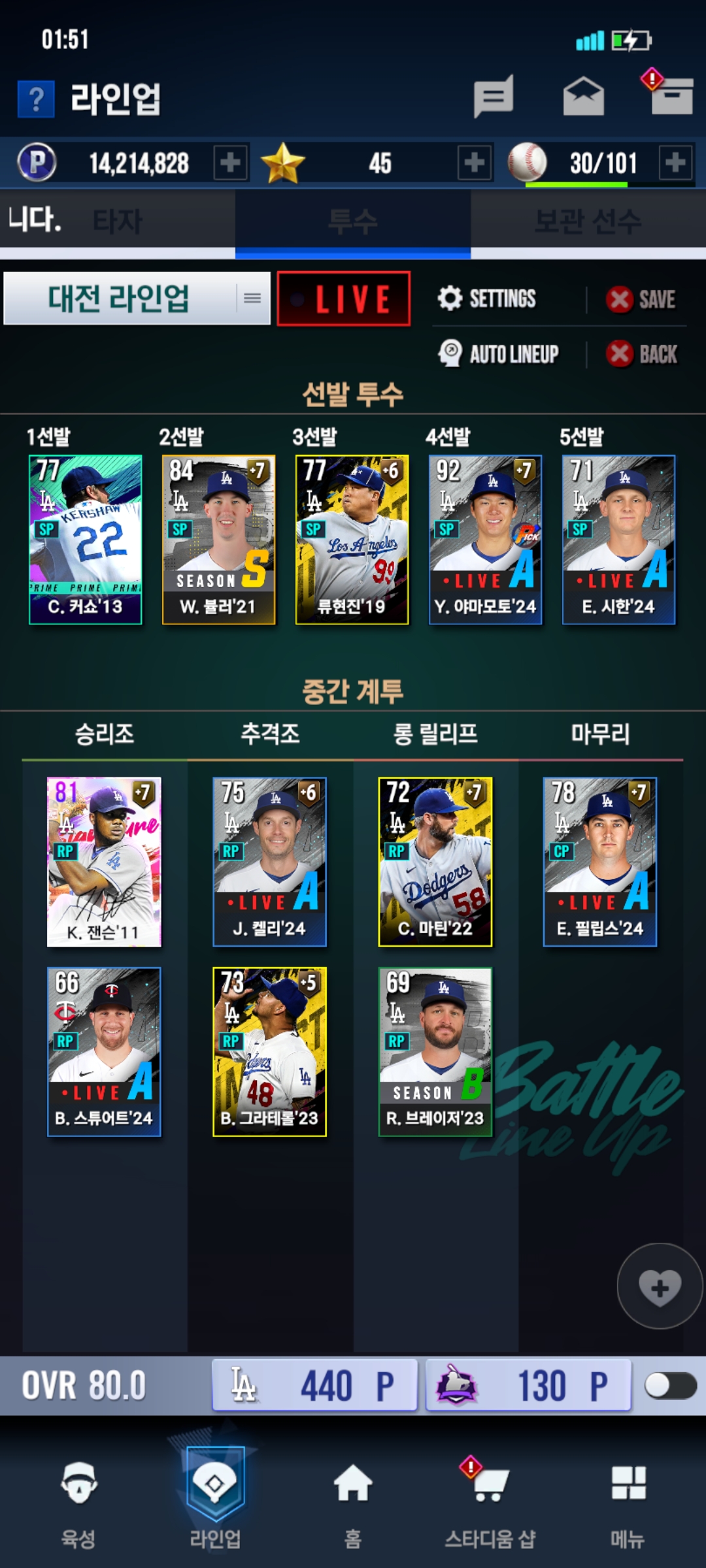Viewport: 706px width, 1568px height.
Task: Tap the red LIVE button
Action: pos(344,299)
